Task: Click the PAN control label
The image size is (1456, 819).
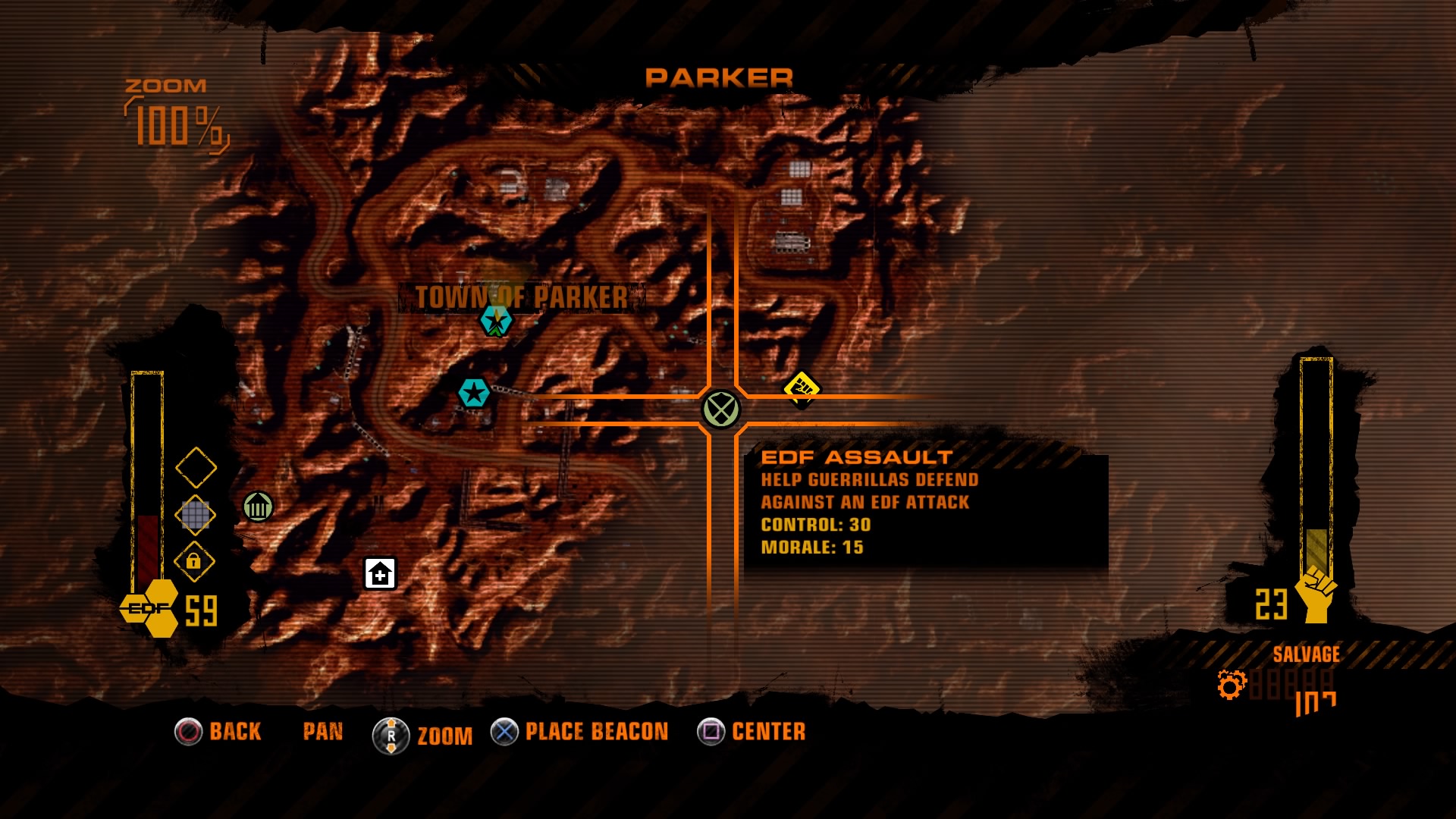Action: tap(322, 730)
